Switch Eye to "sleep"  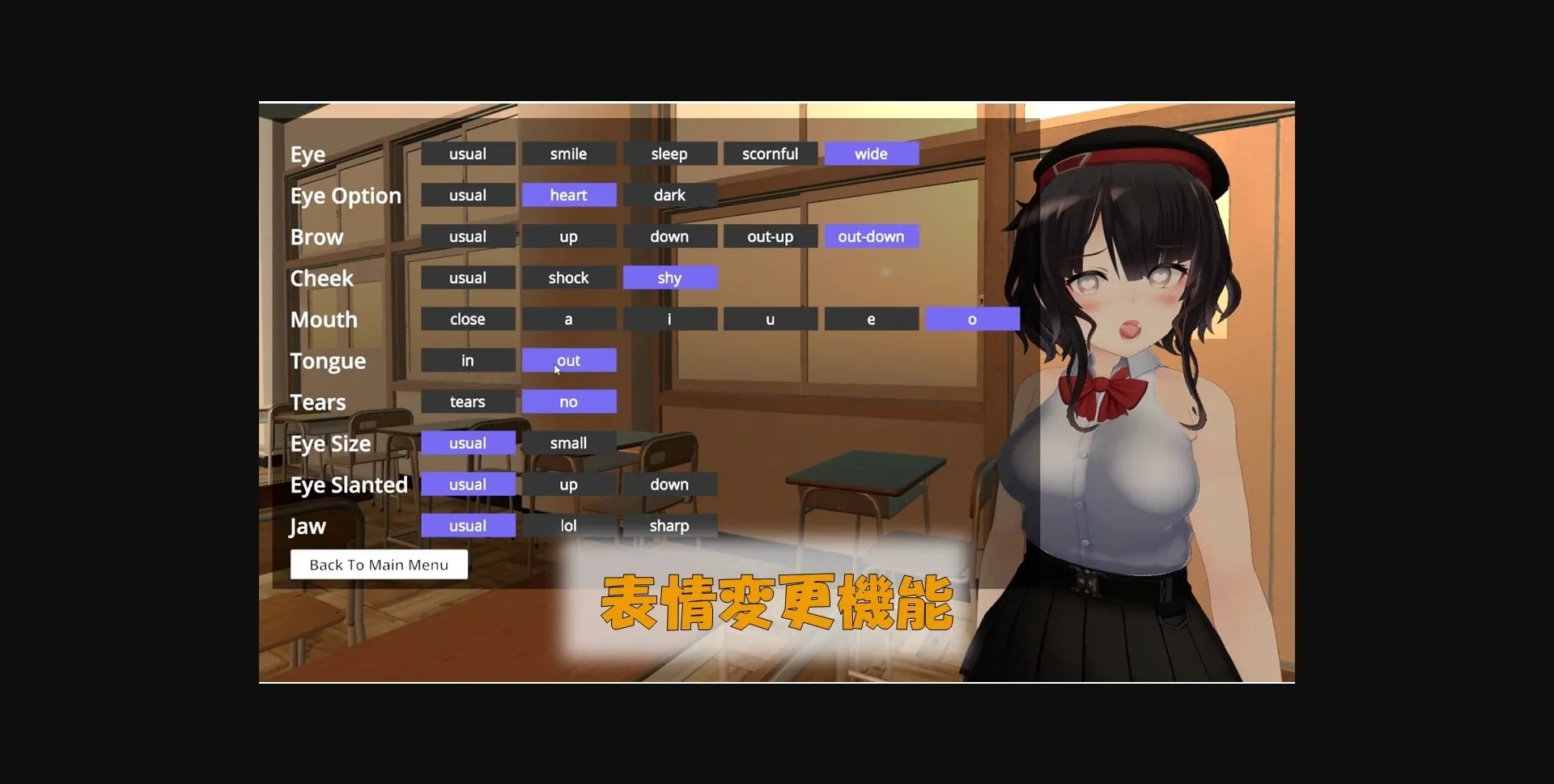click(x=669, y=153)
